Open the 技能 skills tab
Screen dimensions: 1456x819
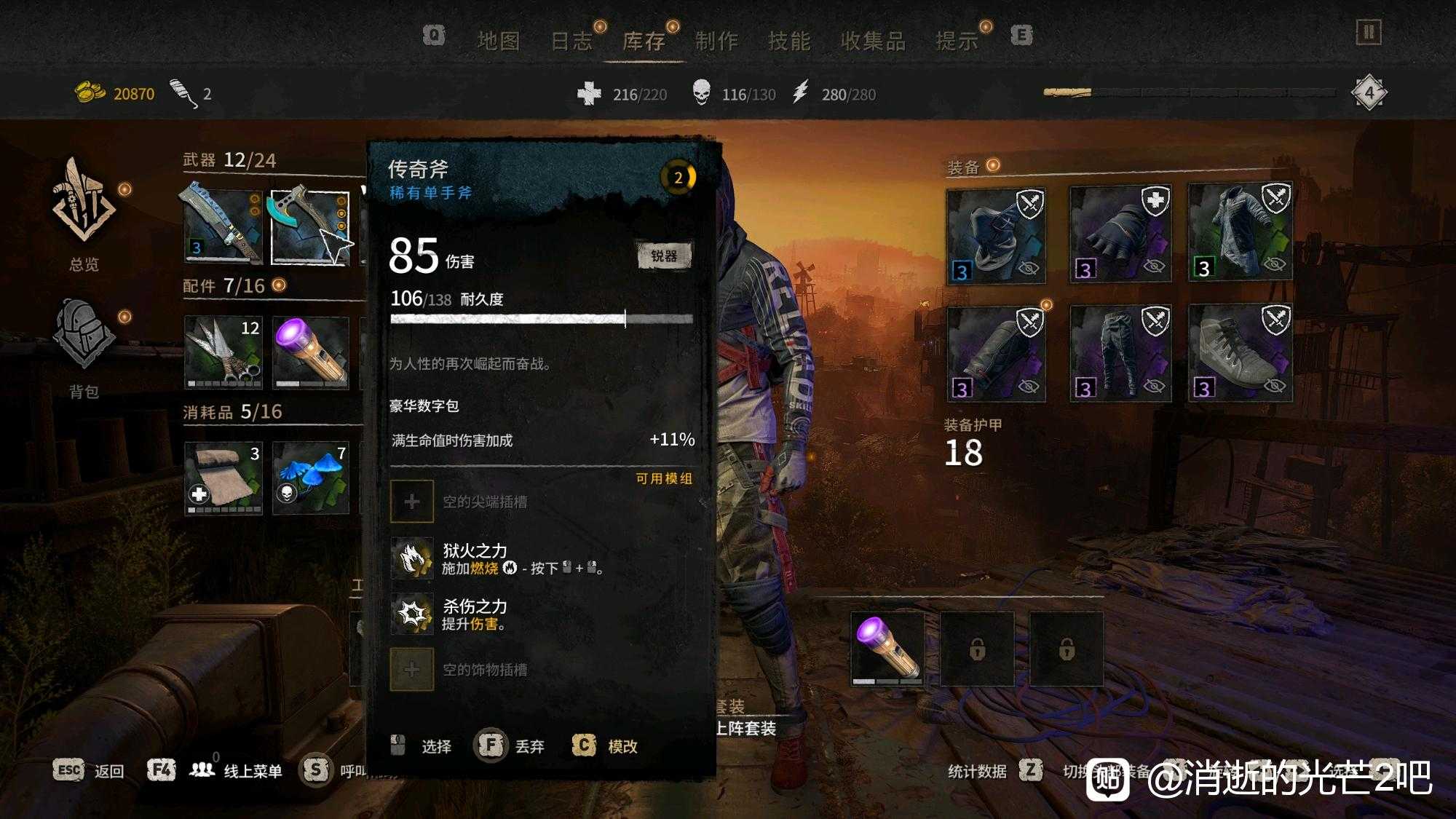[x=791, y=41]
